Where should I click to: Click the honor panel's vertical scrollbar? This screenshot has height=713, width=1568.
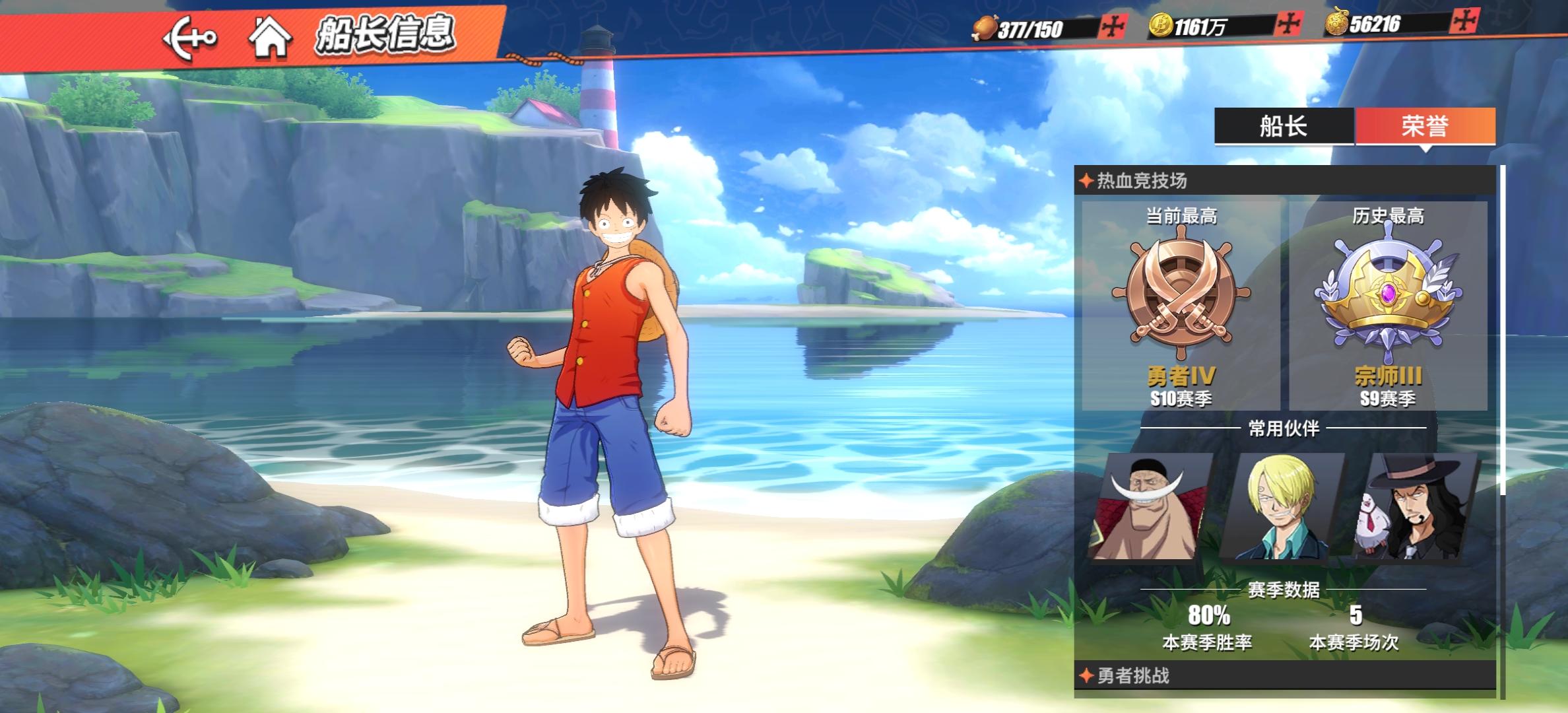pos(1503,330)
